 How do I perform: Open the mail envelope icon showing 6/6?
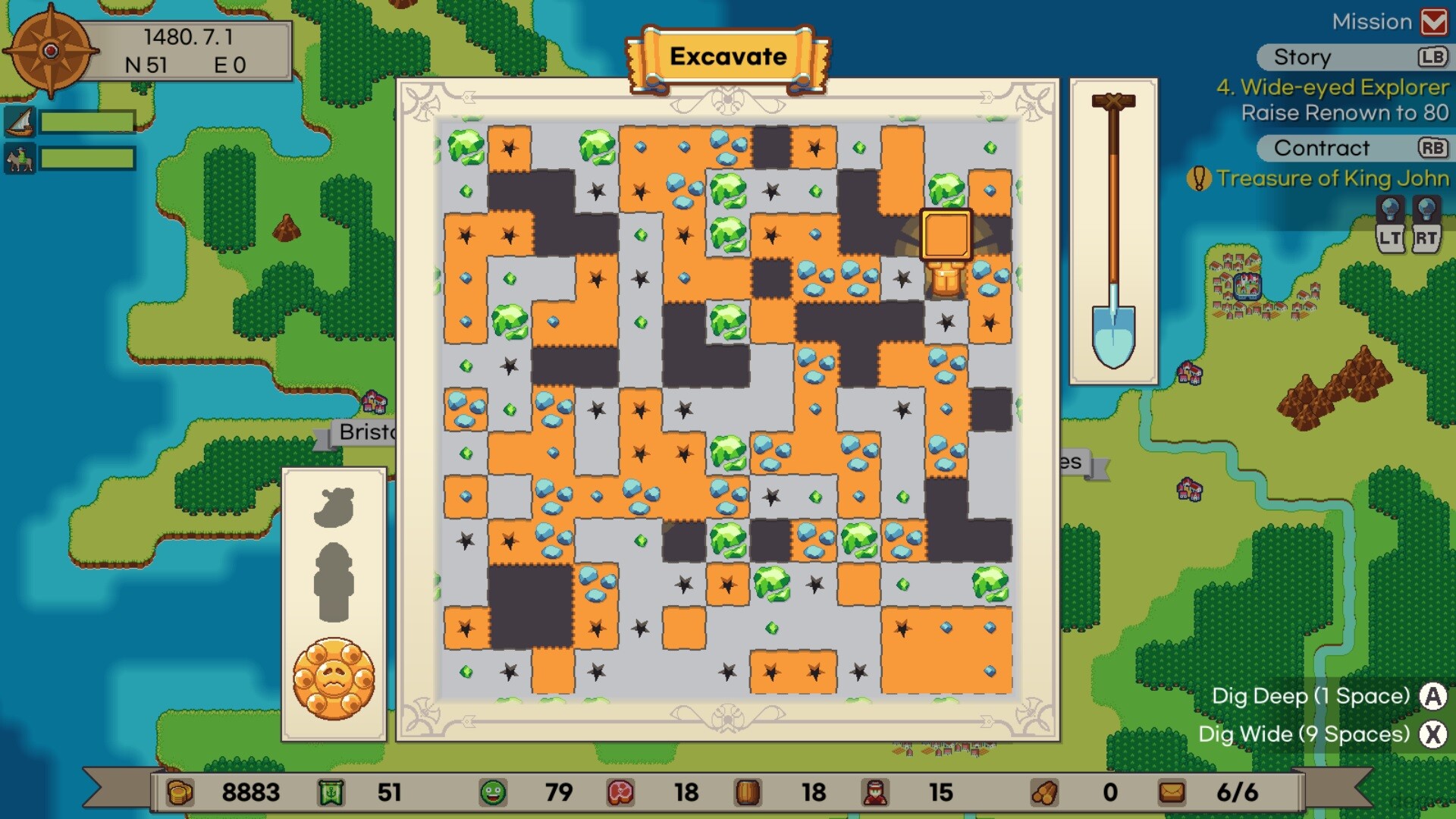(x=1172, y=793)
